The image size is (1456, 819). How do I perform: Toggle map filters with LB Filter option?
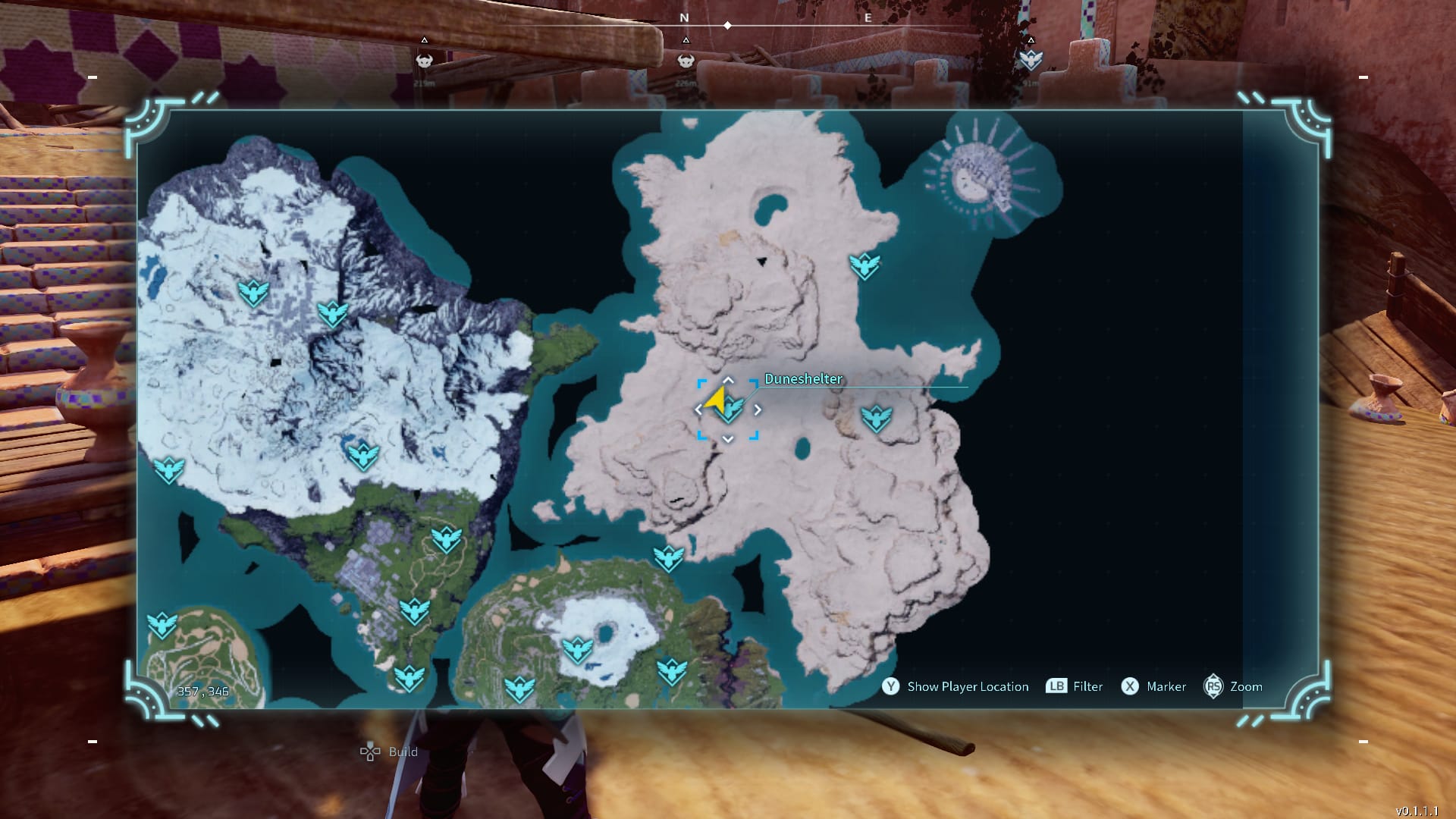(x=1074, y=686)
